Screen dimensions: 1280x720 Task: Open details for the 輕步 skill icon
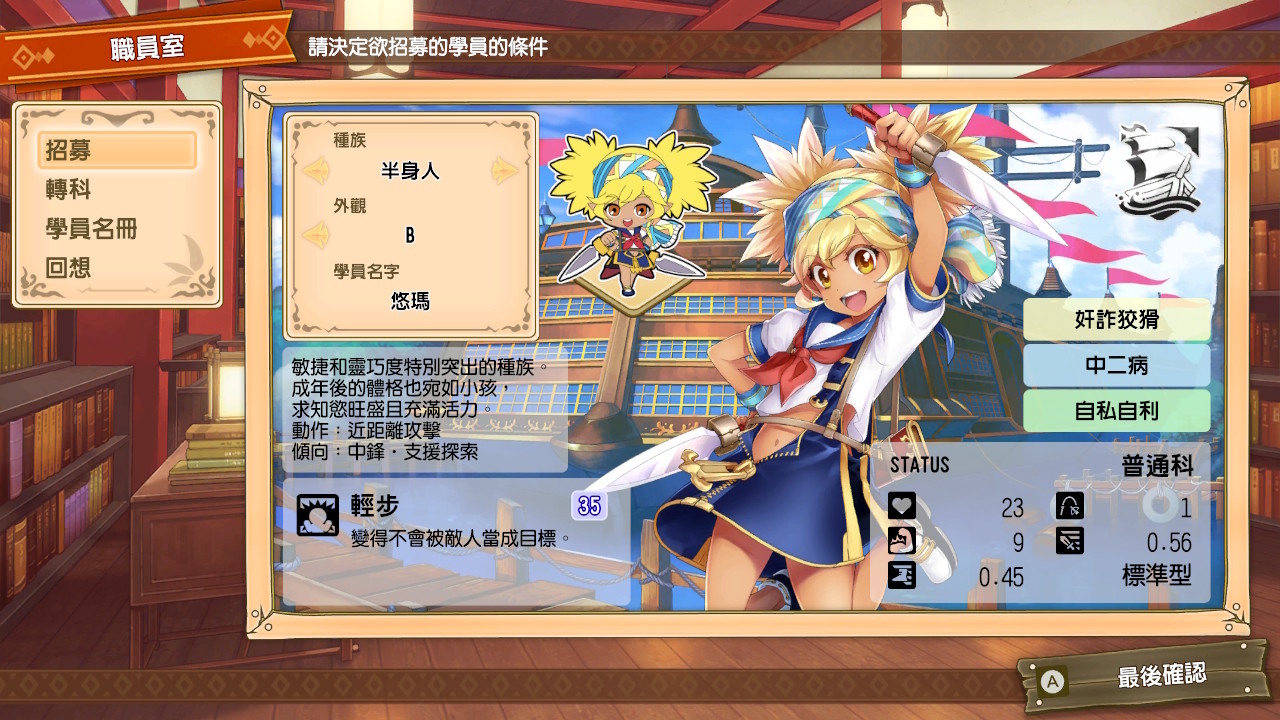coord(316,517)
